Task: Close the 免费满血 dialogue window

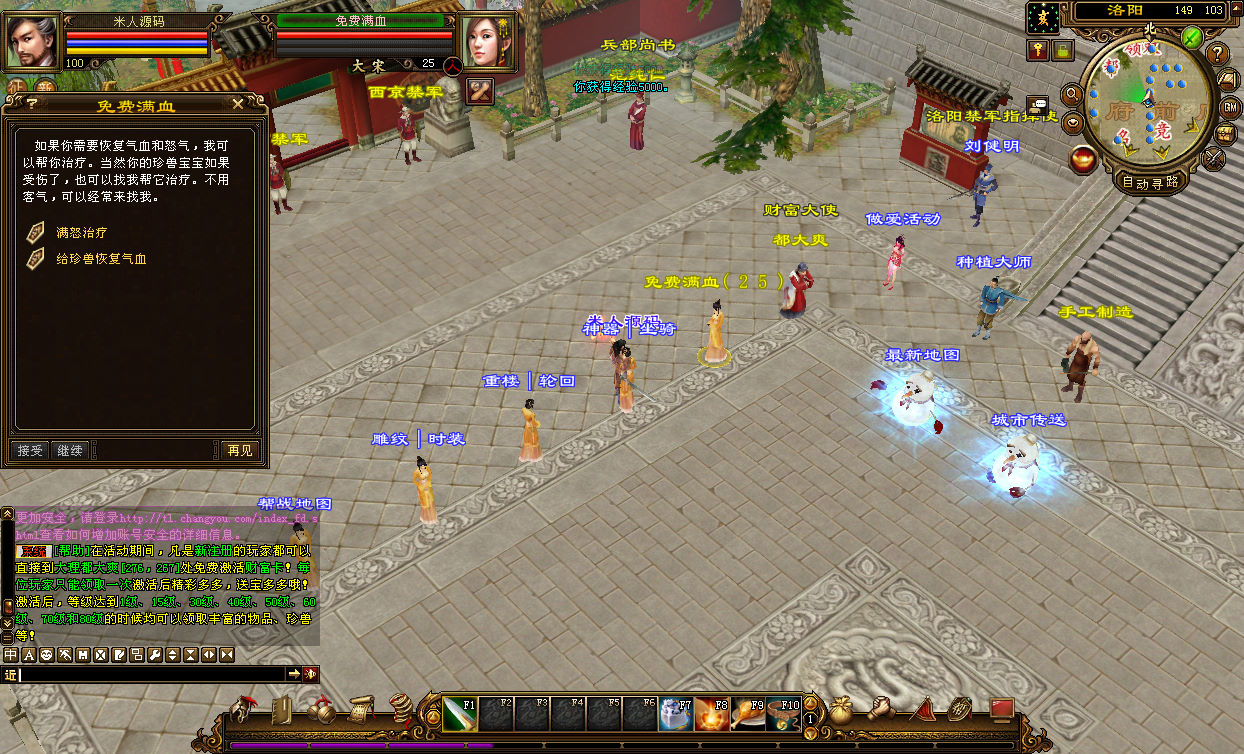Action: coord(237,102)
